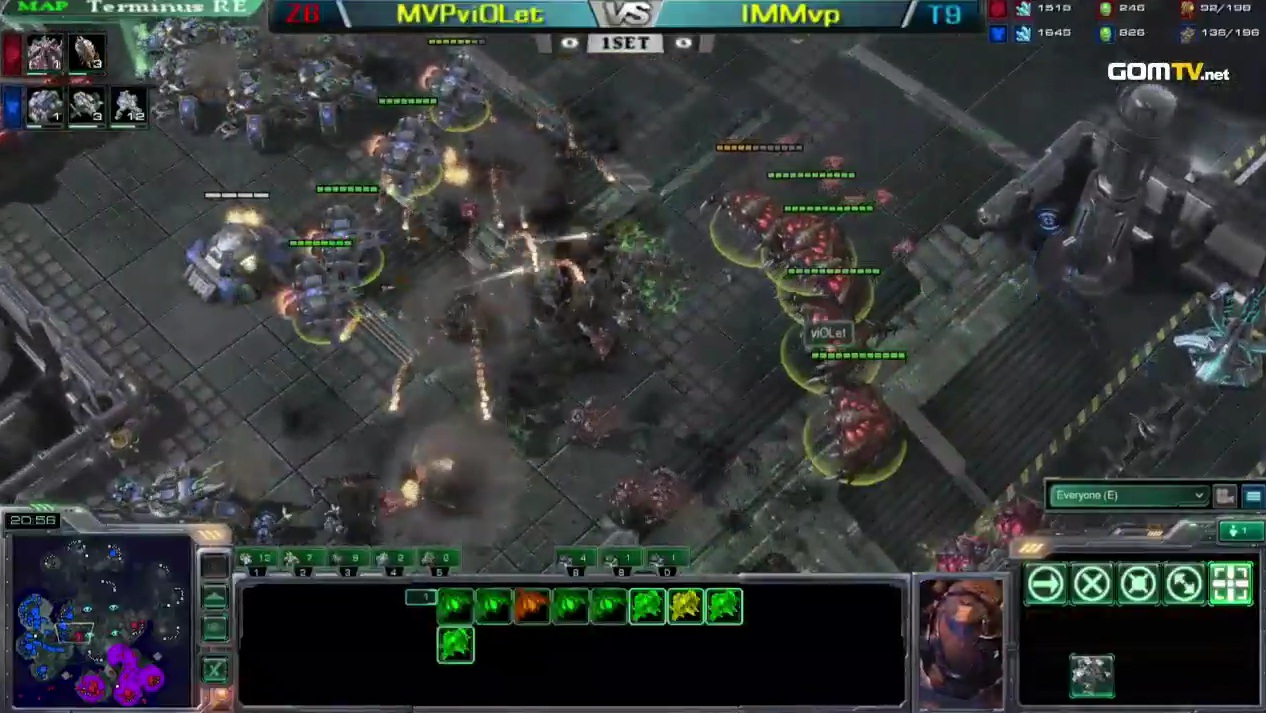Click the idle worker button showing 1

click(1240, 530)
